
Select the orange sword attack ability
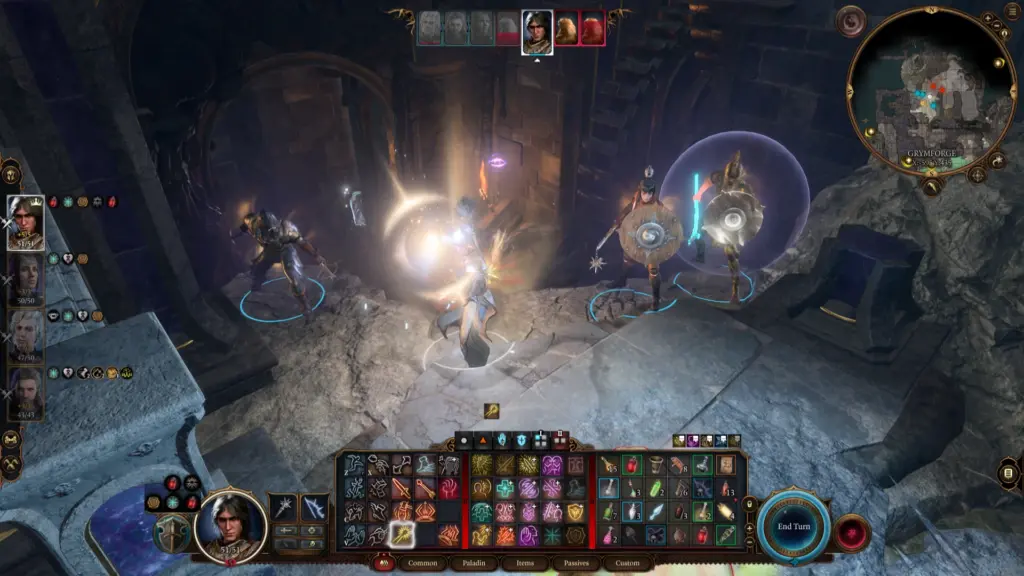coord(403,488)
